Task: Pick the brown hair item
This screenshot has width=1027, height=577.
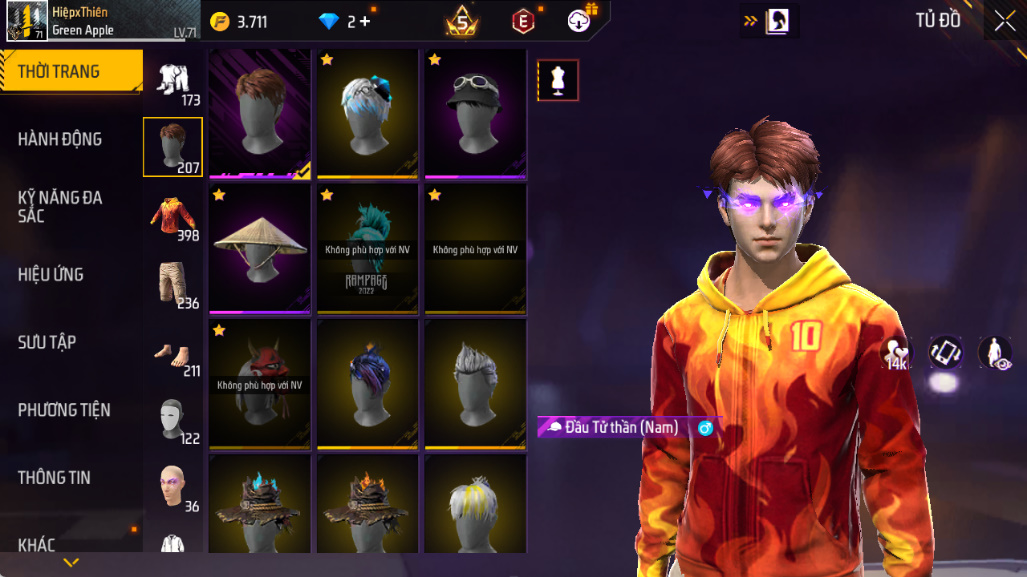Action: pyautogui.click(x=259, y=113)
